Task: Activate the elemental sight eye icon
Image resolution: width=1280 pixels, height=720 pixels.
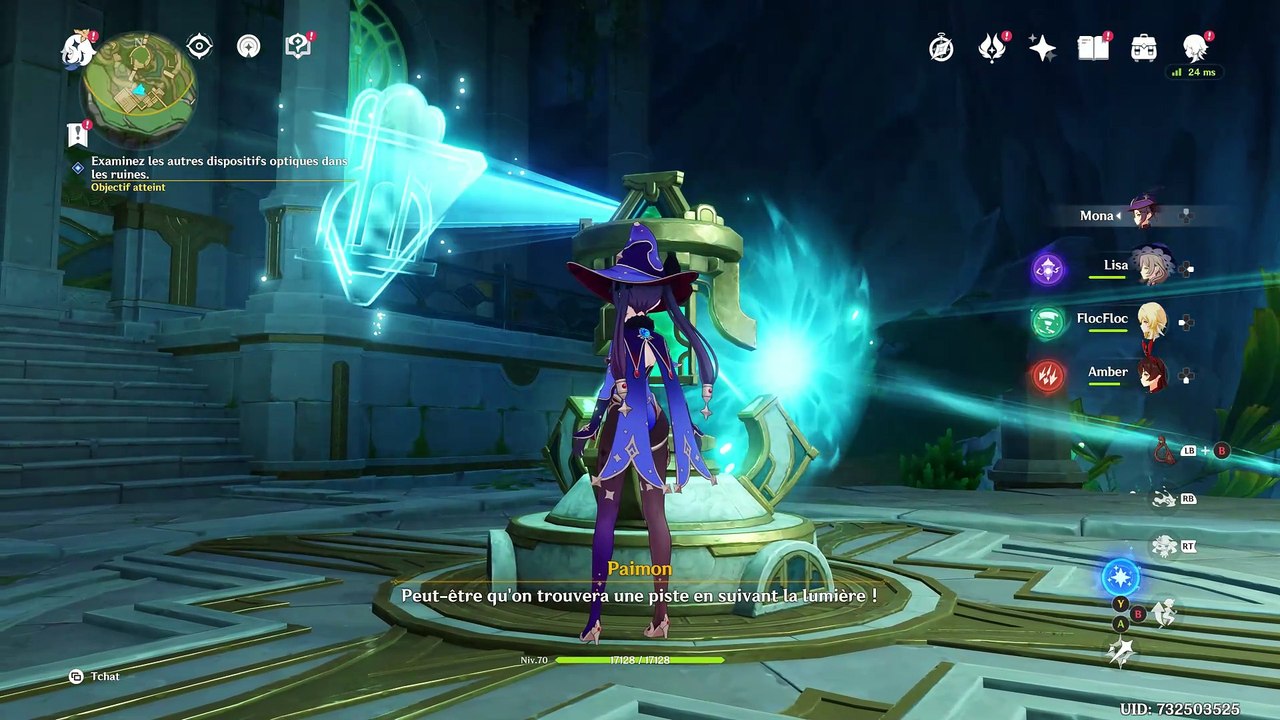Action: pos(199,47)
